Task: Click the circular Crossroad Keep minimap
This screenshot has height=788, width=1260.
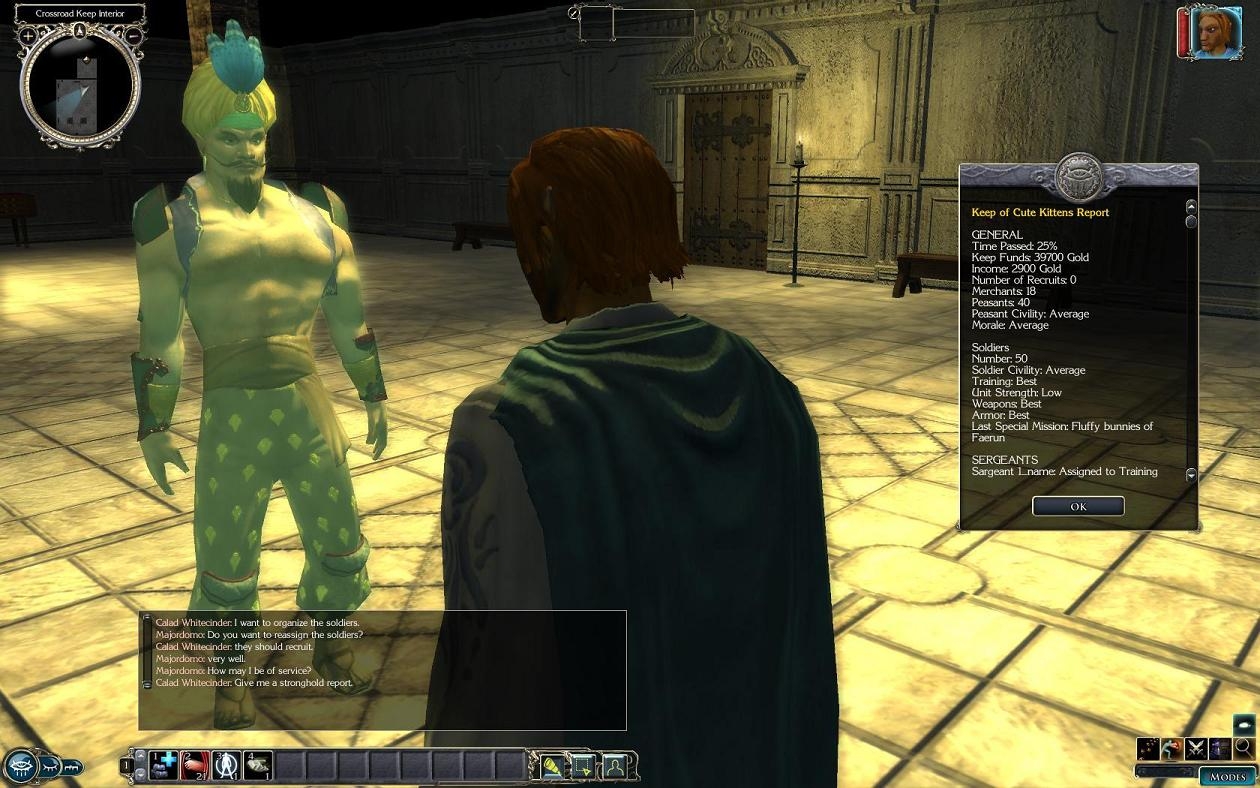Action: click(80, 92)
